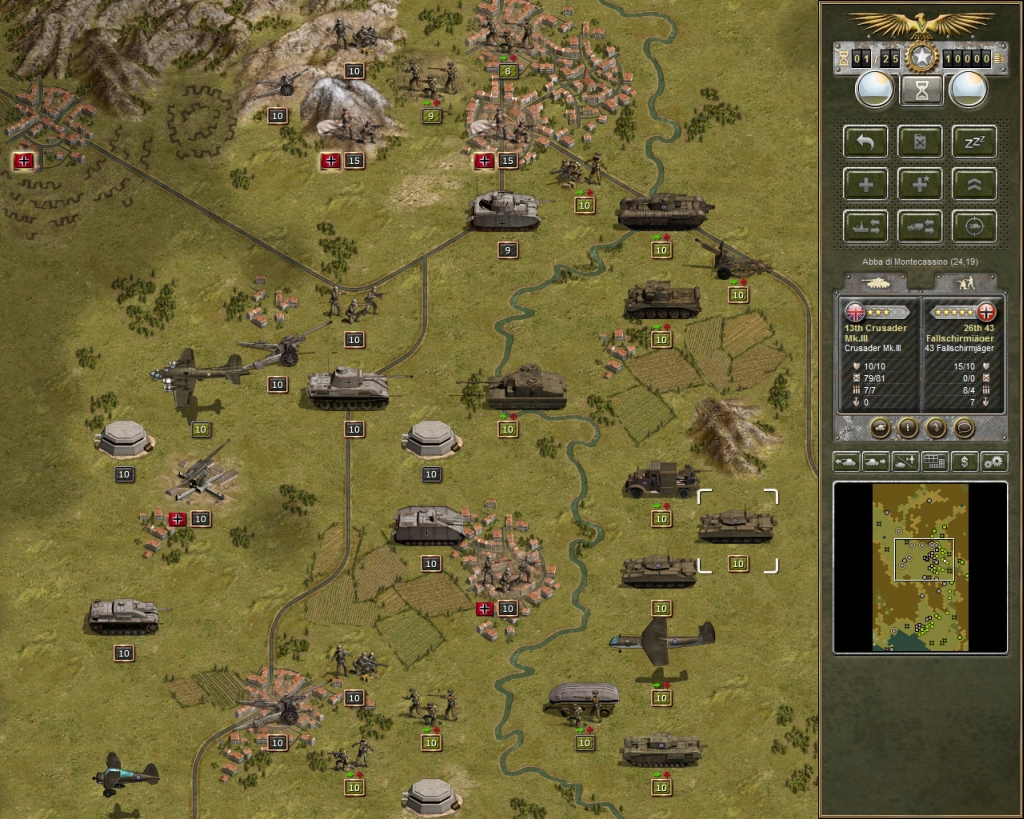Click the ship embark button
1024x819 pixels.
pyautogui.click(x=865, y=227)
